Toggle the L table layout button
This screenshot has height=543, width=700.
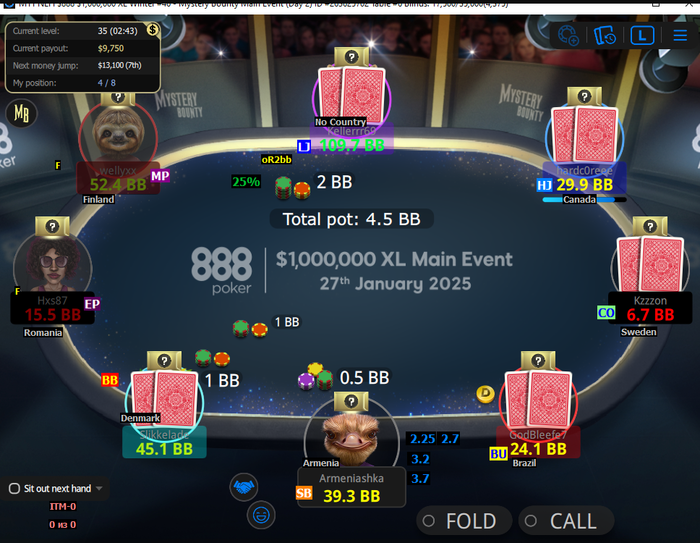pyautogui.click(x=642, y=35)
